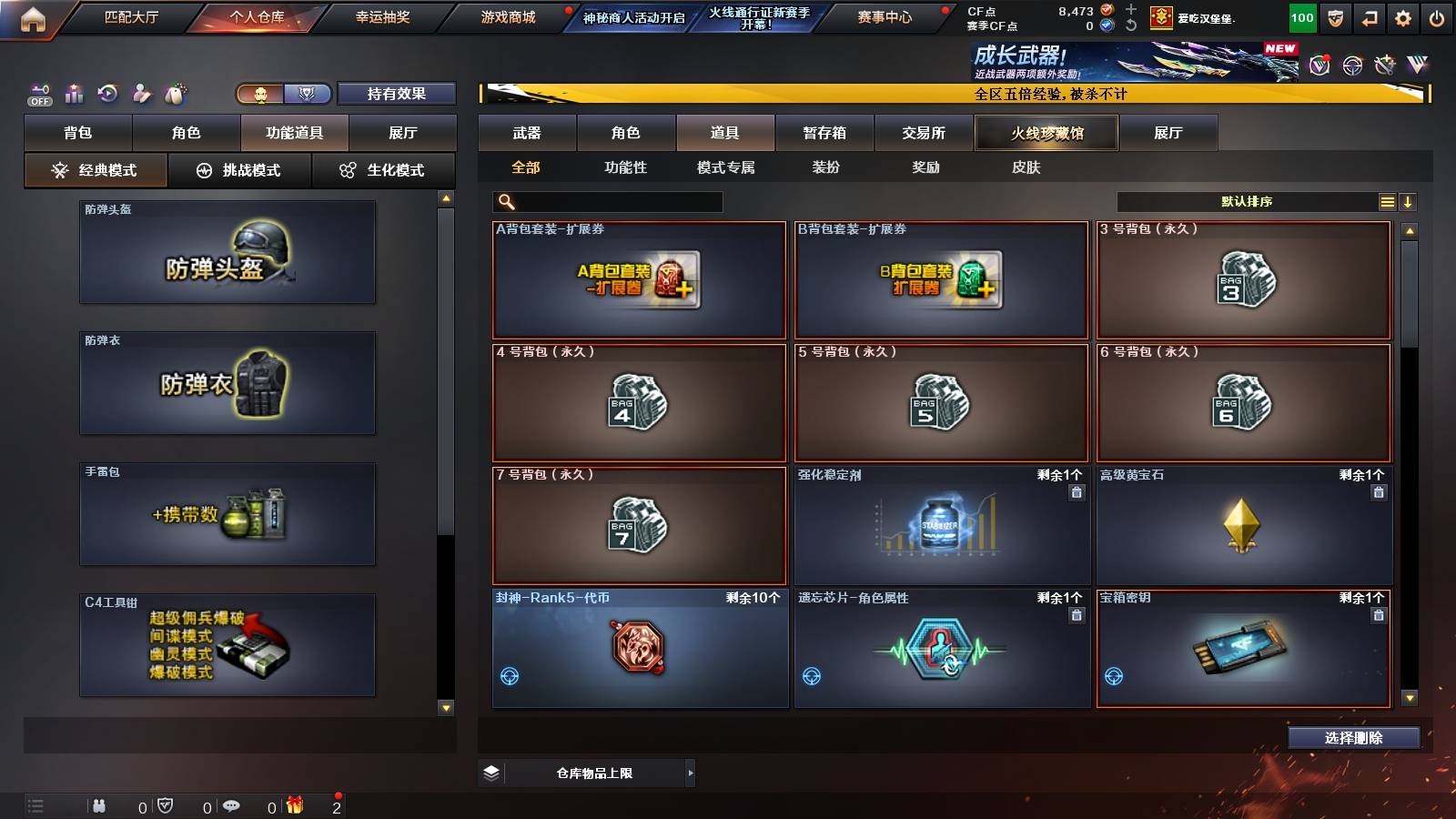
Task: Switch the character/rank toggle to rank view
Action: click(x=308, y=93)
